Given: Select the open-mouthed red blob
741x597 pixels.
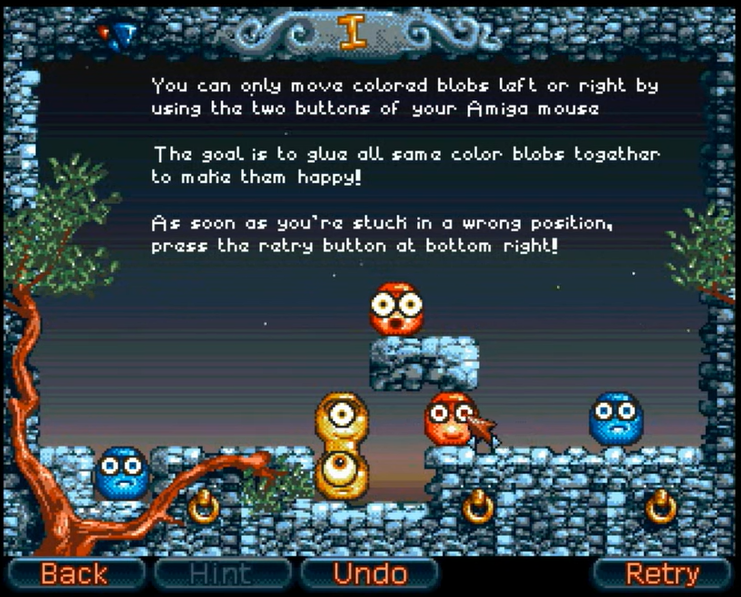Looking at the screenshot, I should [396, 308].
